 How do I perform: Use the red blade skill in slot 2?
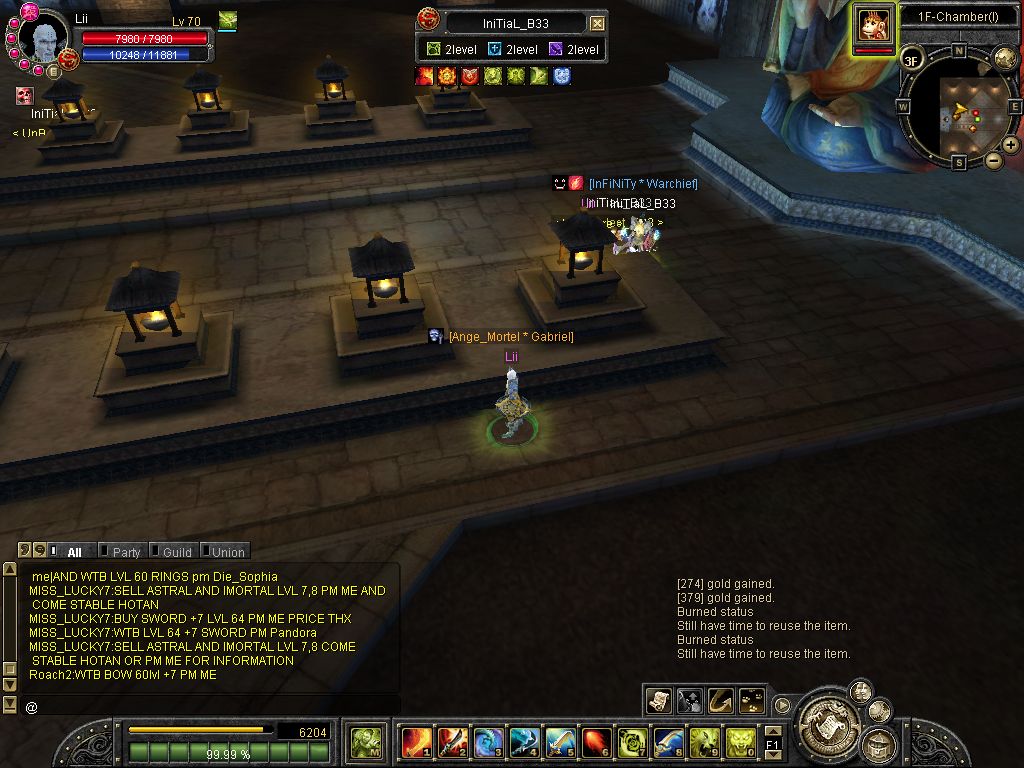pos(452,742)
